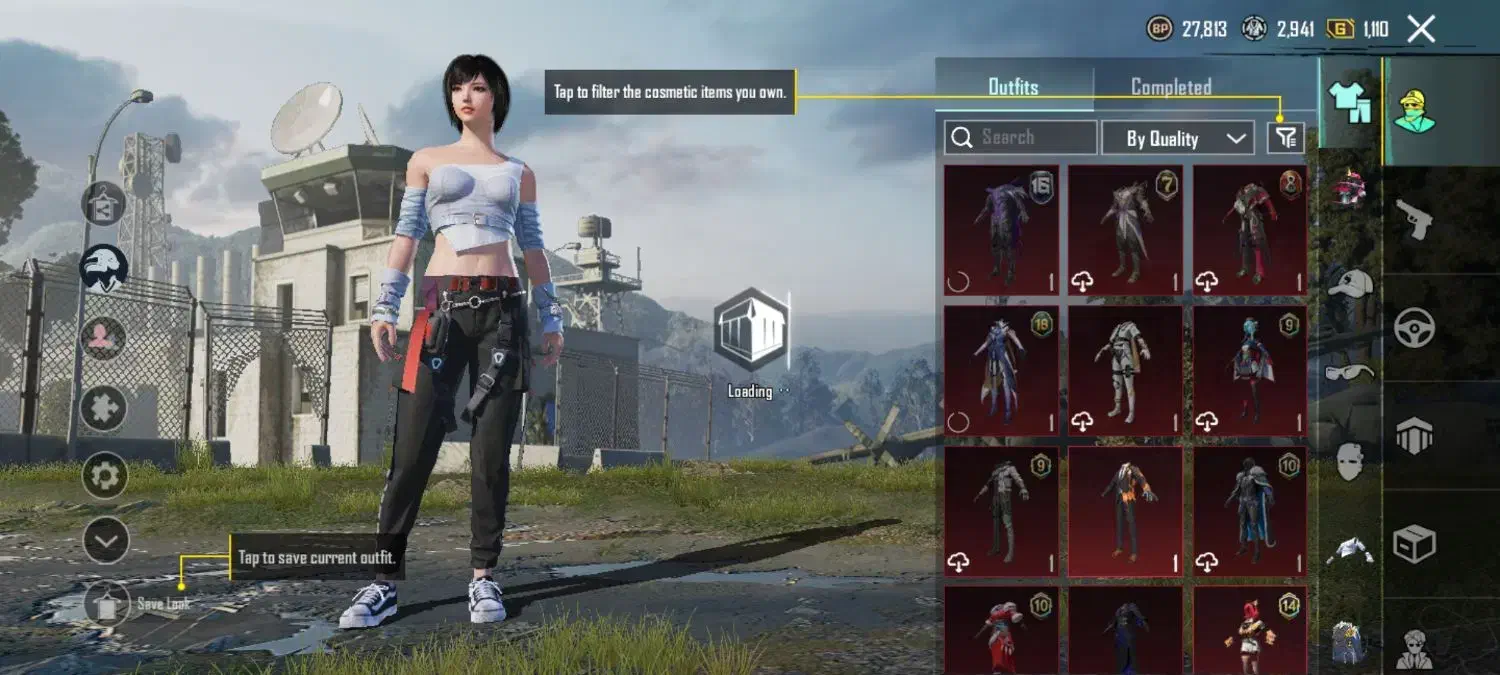Open the face mask category
1500x675 pixels.
[x=1350, y=461]
